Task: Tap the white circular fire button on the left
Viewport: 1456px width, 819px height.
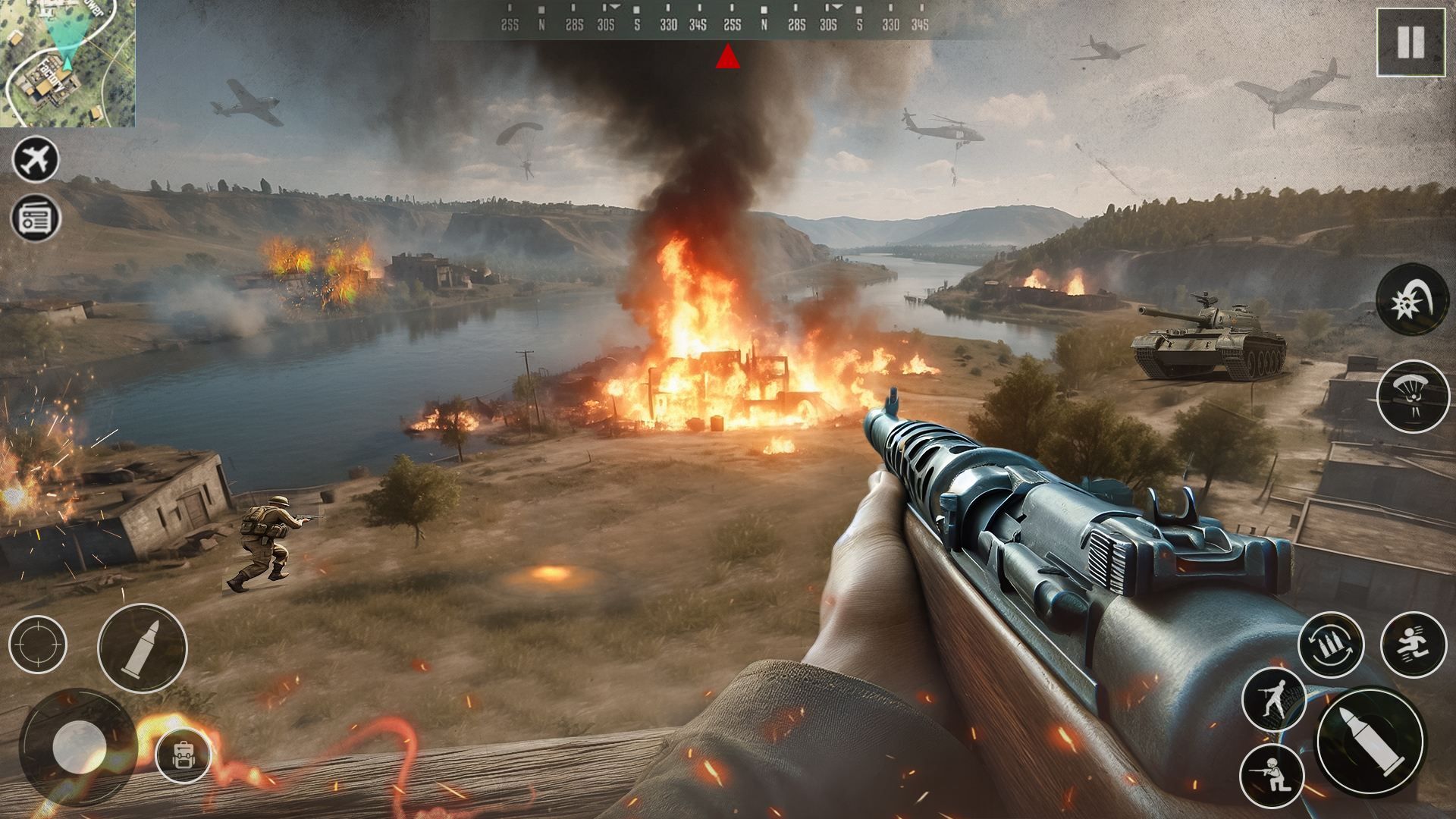Action: pos(80,747)
